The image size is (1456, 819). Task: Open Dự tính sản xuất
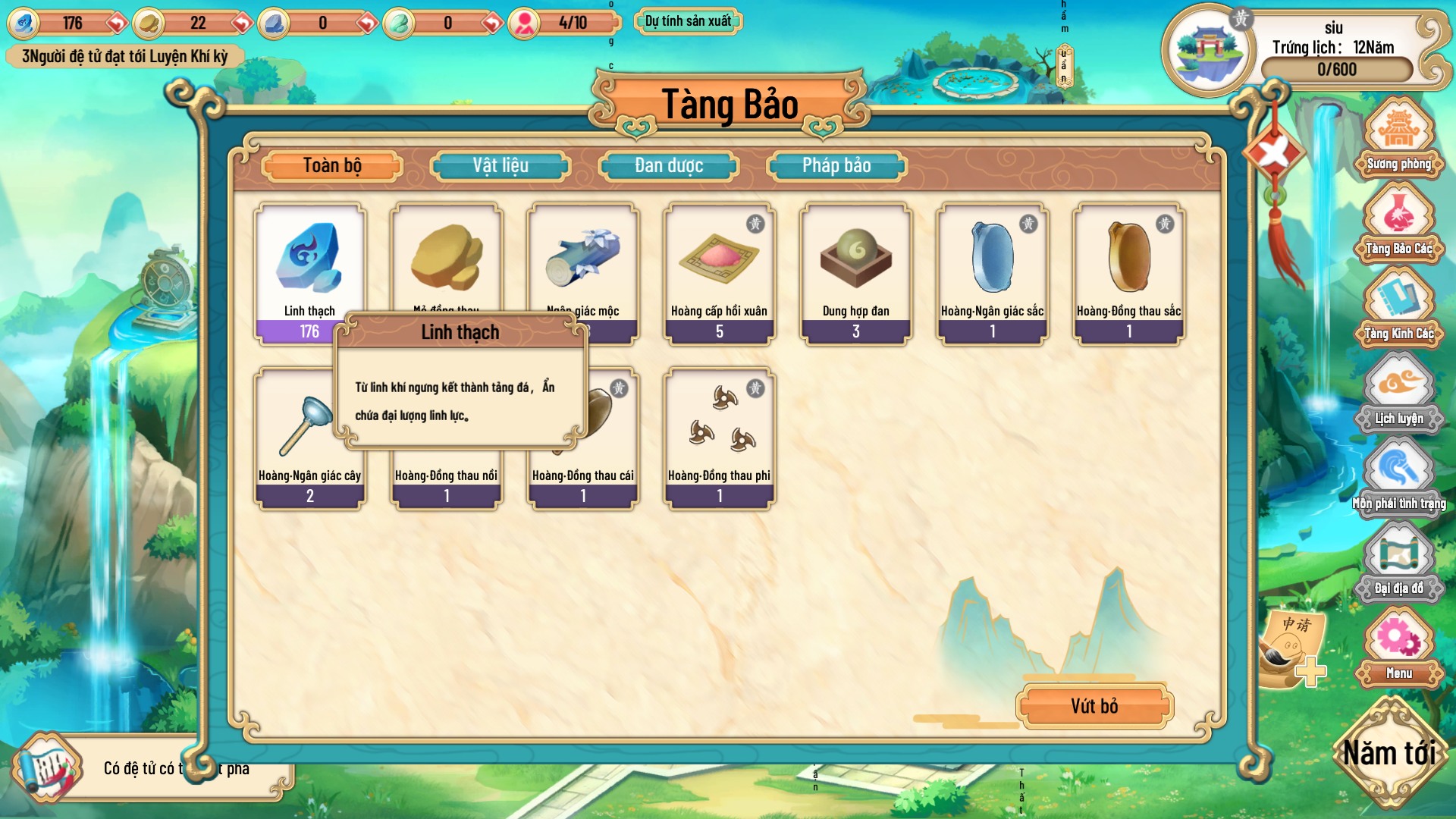687,21
